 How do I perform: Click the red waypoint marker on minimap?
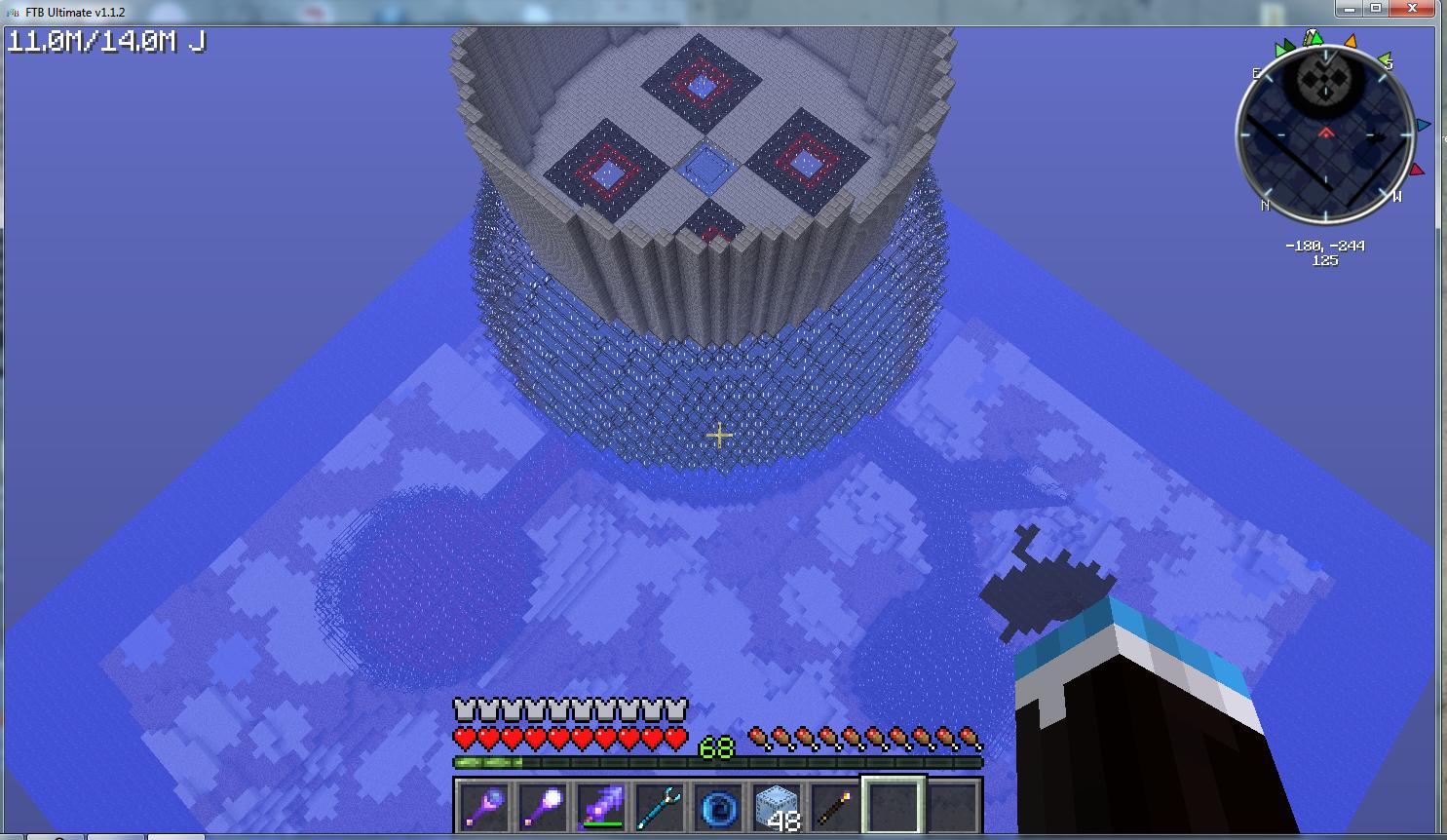point(1417,170)
